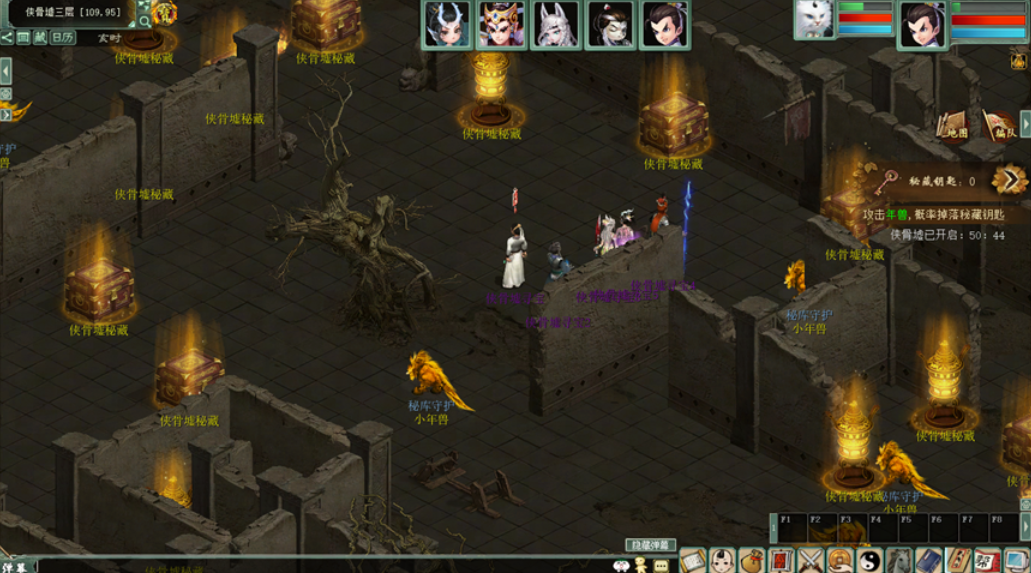Click the share icon under the map name

point(7,38)
